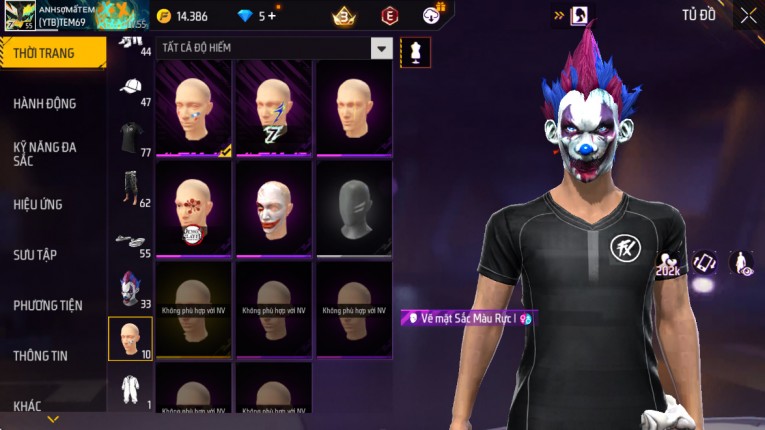Add diamonds with the plus button
765x430 pixels.
(271, 16)
